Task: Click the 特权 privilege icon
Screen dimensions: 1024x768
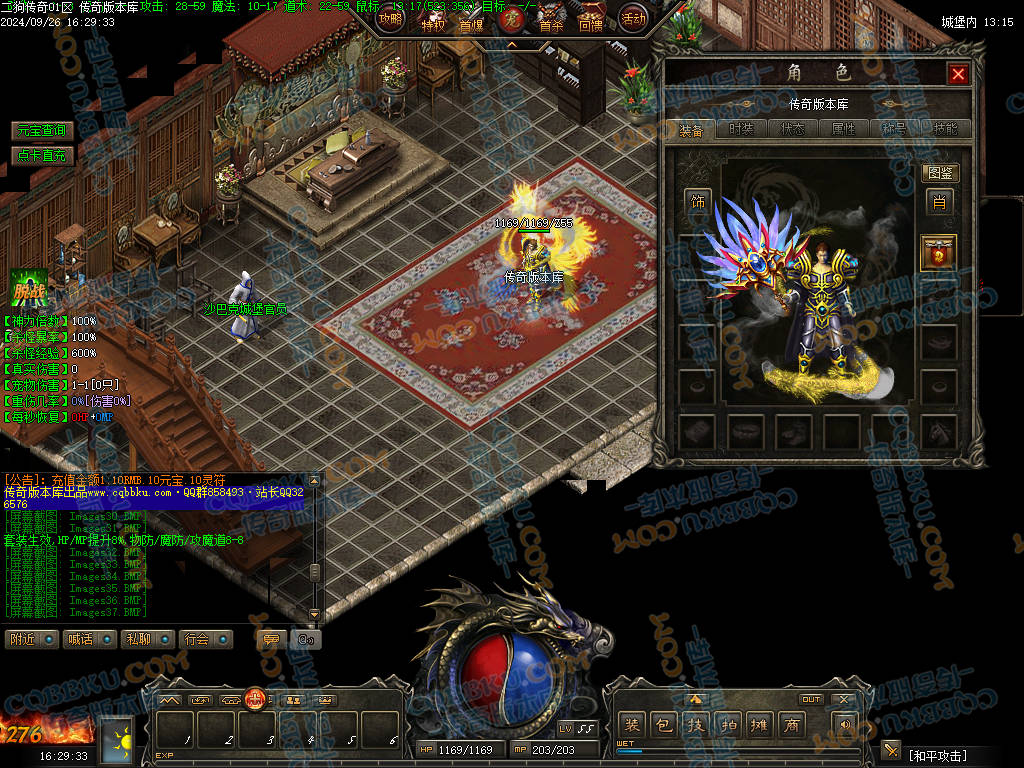Action: click(x=433, y=20)
